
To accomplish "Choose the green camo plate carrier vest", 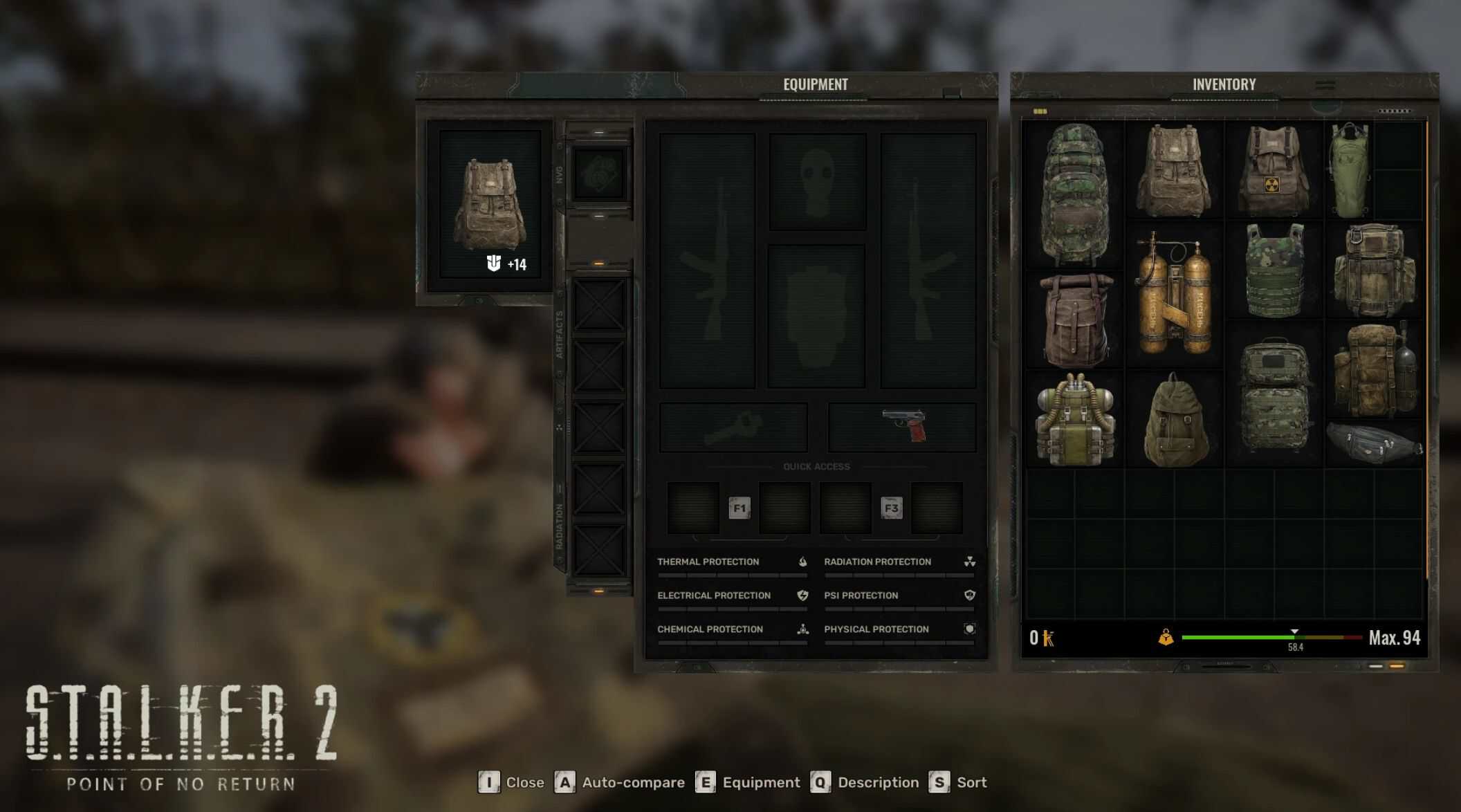I will [1274, 270].
